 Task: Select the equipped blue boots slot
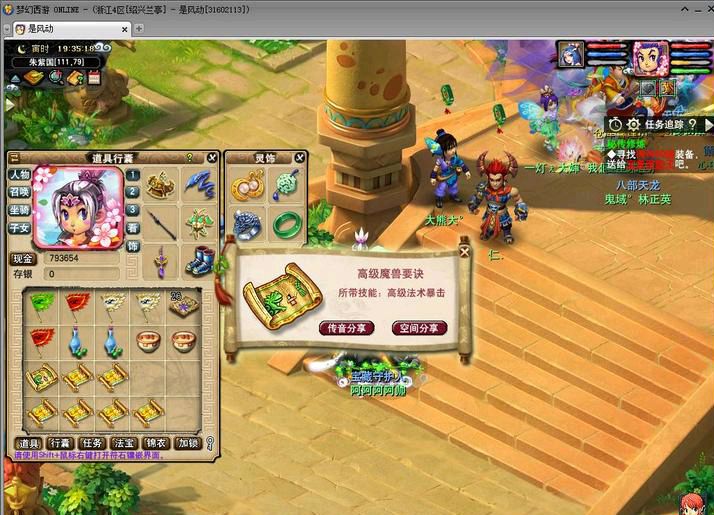(201, 260)
